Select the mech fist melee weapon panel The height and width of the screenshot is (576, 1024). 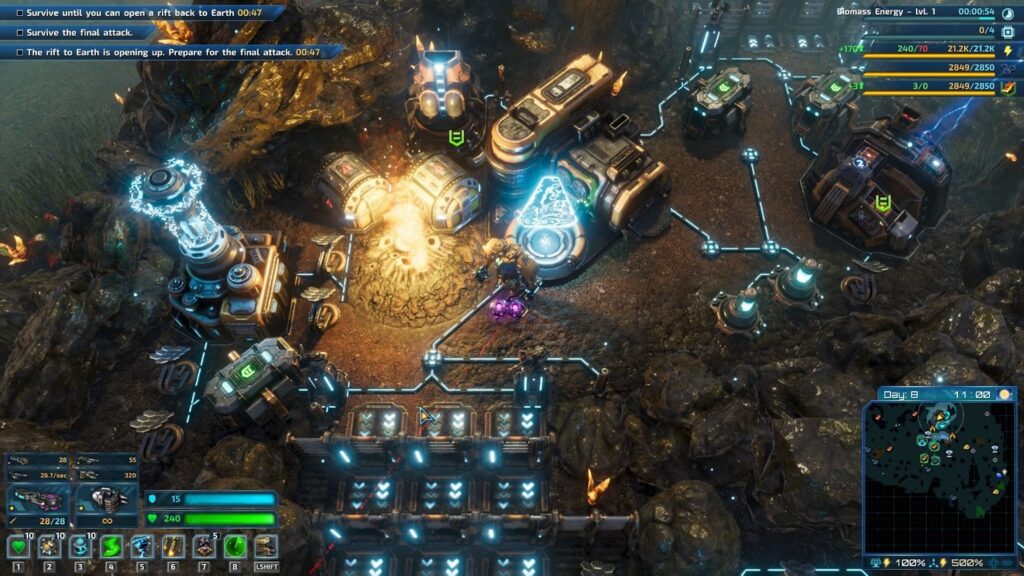(x=108, y=497)
